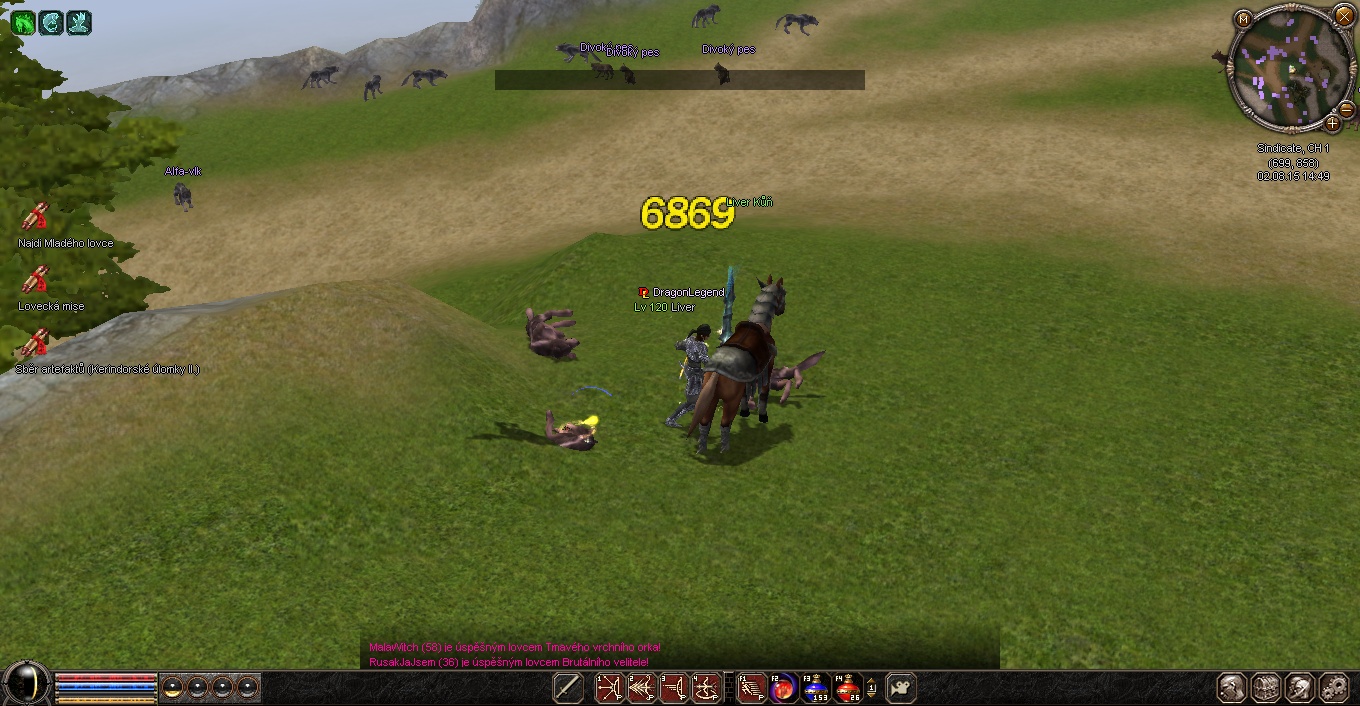Use the red orb item in F2
The image size is (1360, 706).
tap(783, 688)
